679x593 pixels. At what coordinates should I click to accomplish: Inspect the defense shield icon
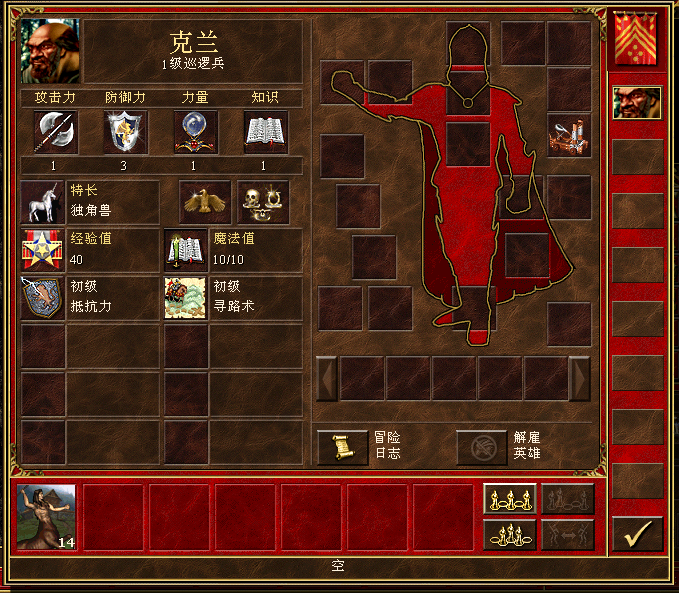click(126, 132)
